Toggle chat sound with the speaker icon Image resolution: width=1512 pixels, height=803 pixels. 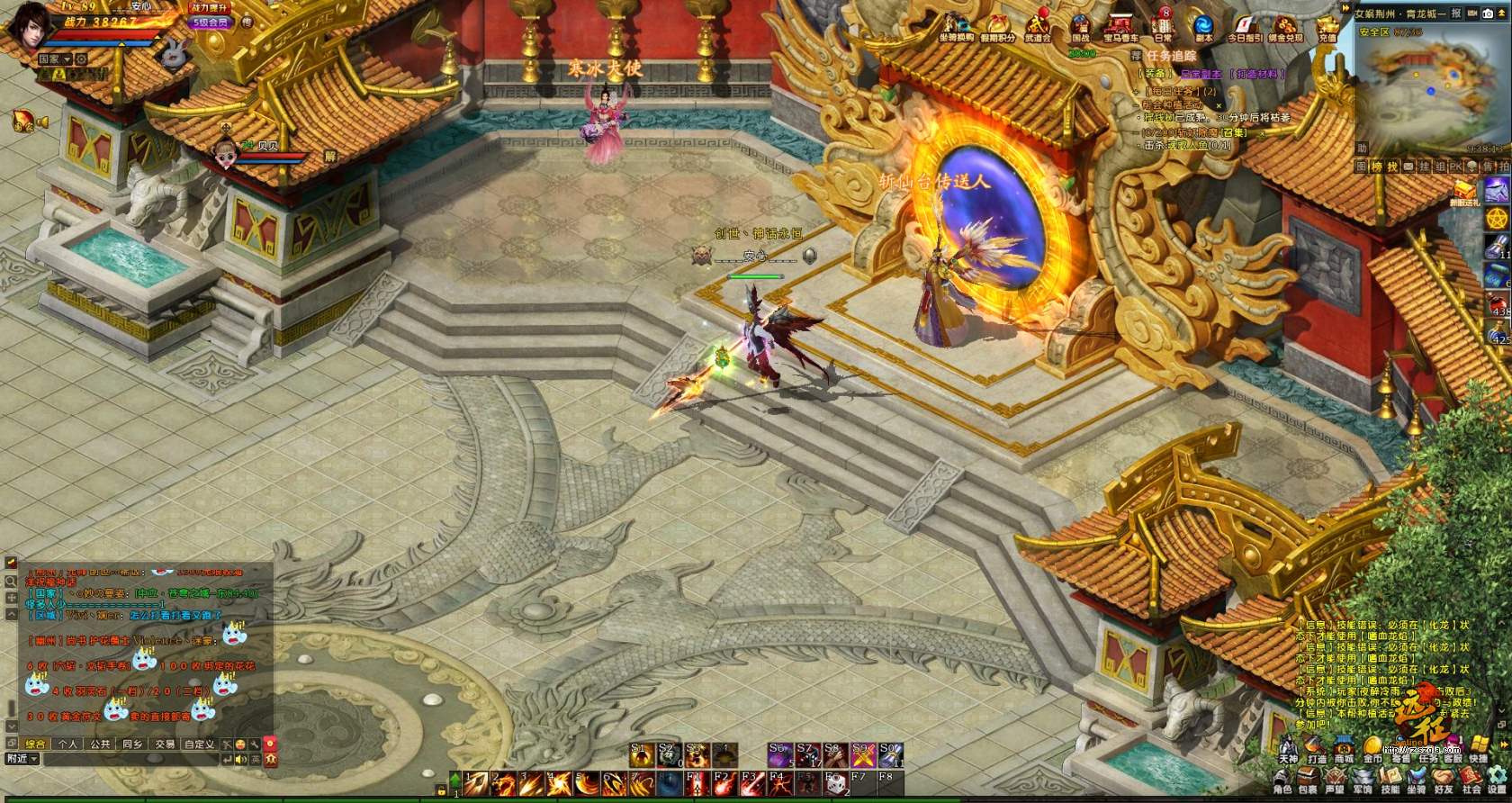point(240,759)
